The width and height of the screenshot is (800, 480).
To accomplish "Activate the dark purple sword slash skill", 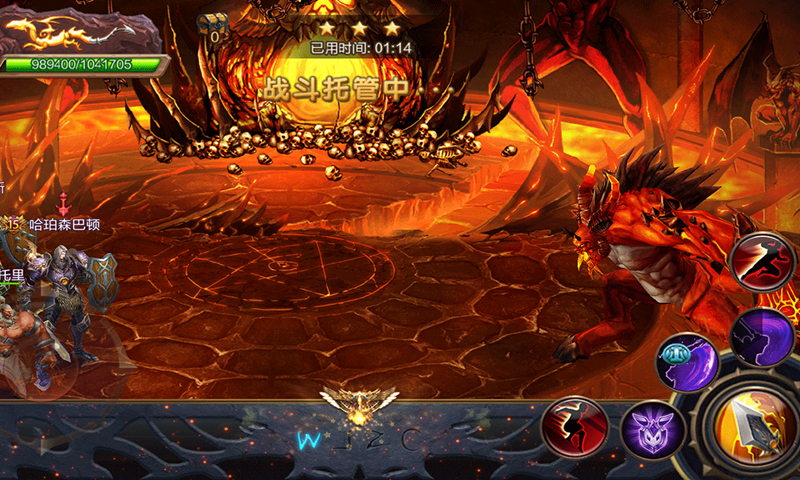I will pos(763,335).
